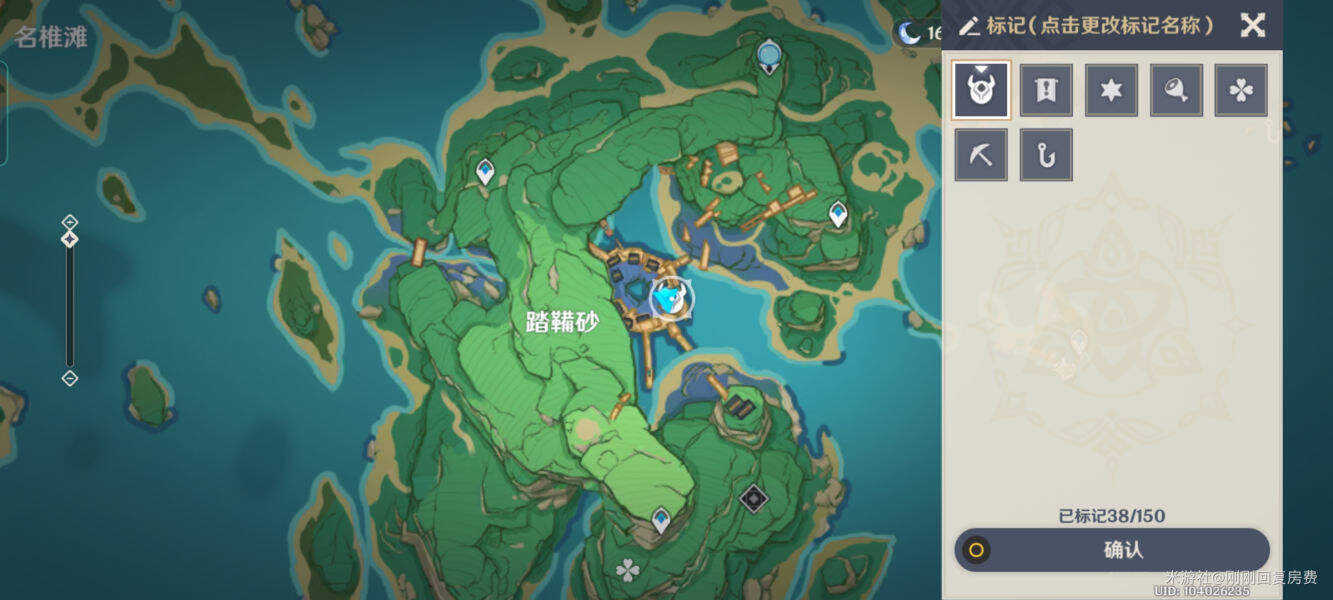Choose the clover marker icon in the panel
The image size is (1333, 600).
point(1241,90)
